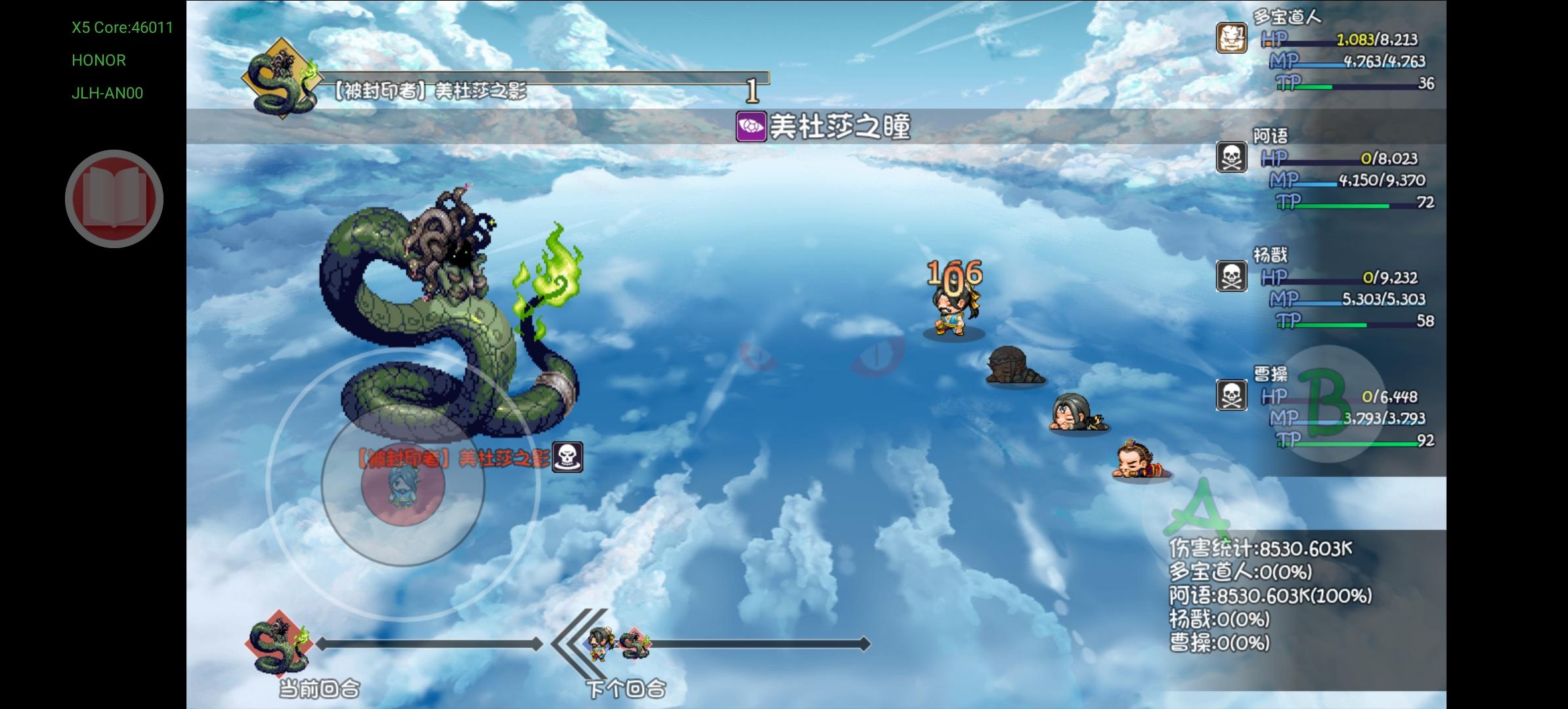Tap the red book menu button
The height and width of the screenshot is (709, 1568).
coord(114,199)
